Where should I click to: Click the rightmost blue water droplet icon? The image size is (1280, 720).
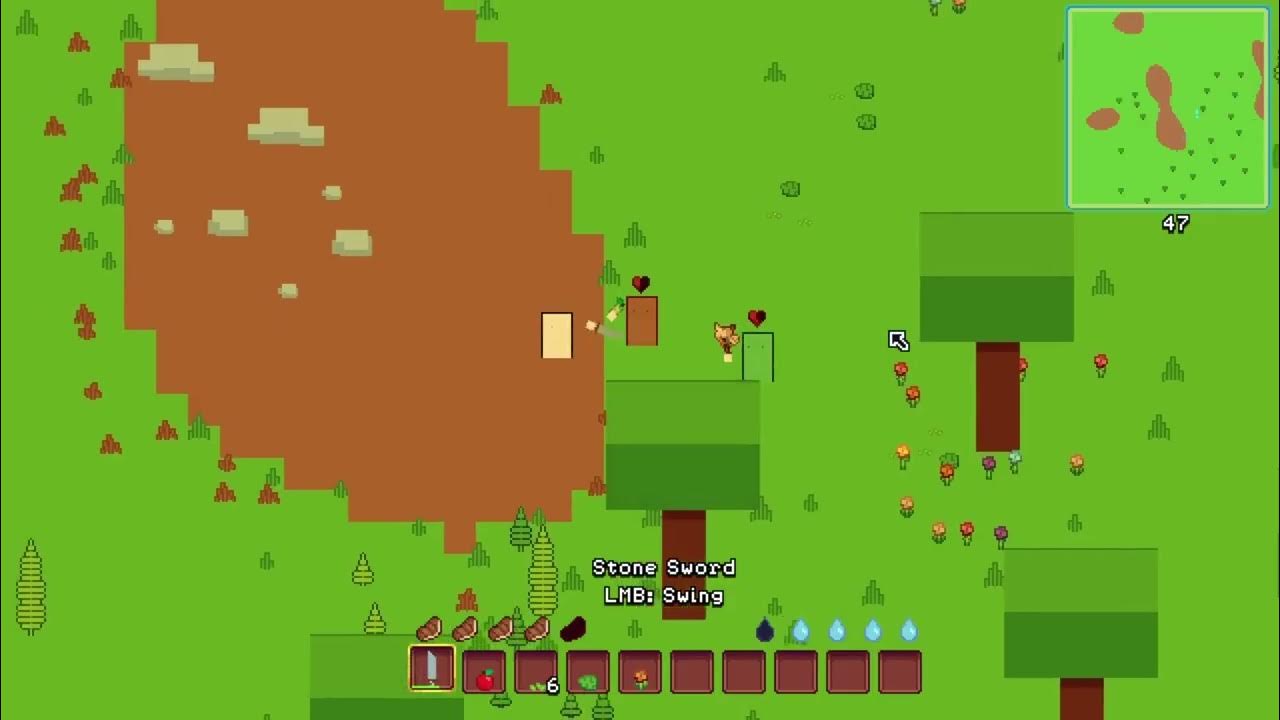click(908, 628)
